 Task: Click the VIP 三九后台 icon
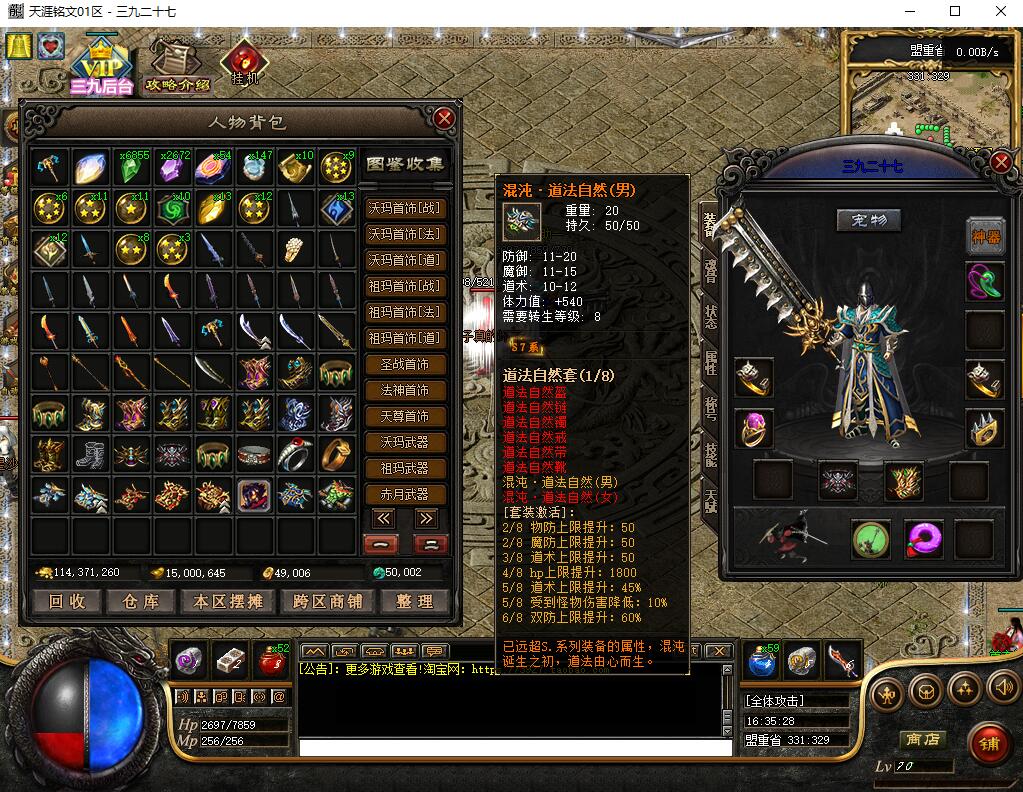tap(101, 66)
